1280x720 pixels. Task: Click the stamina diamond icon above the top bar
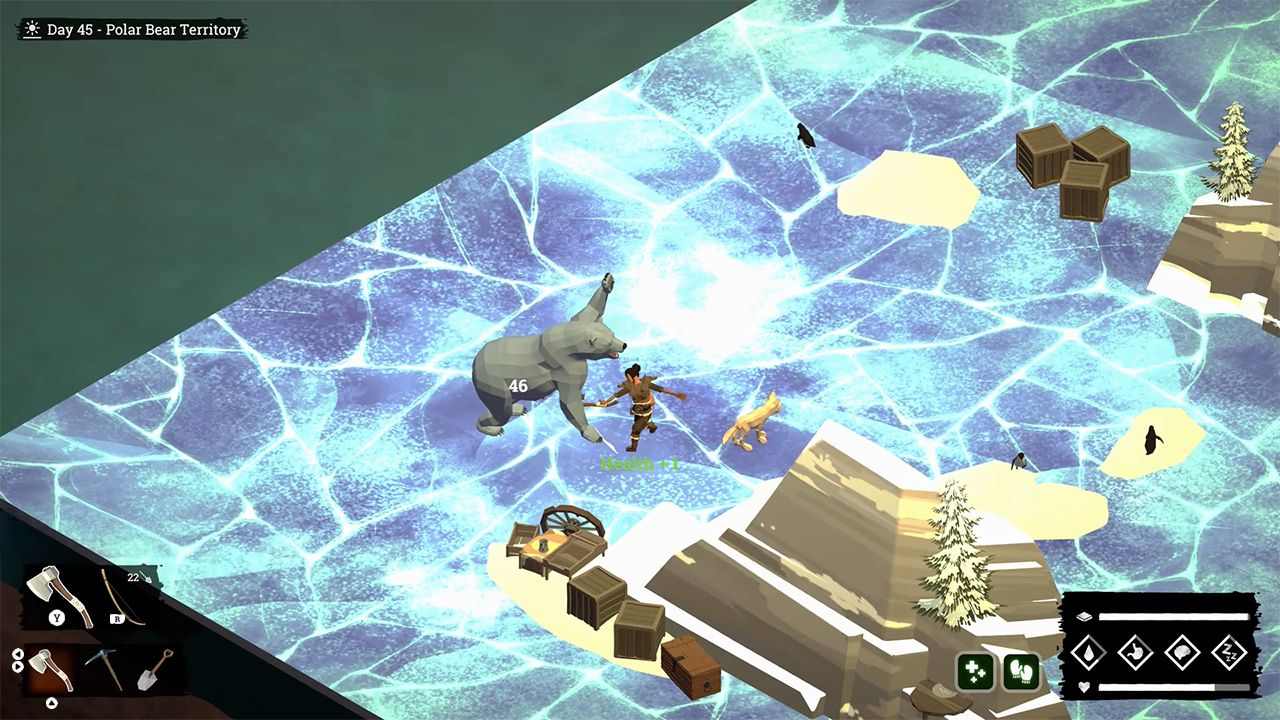coord(1085,616)
